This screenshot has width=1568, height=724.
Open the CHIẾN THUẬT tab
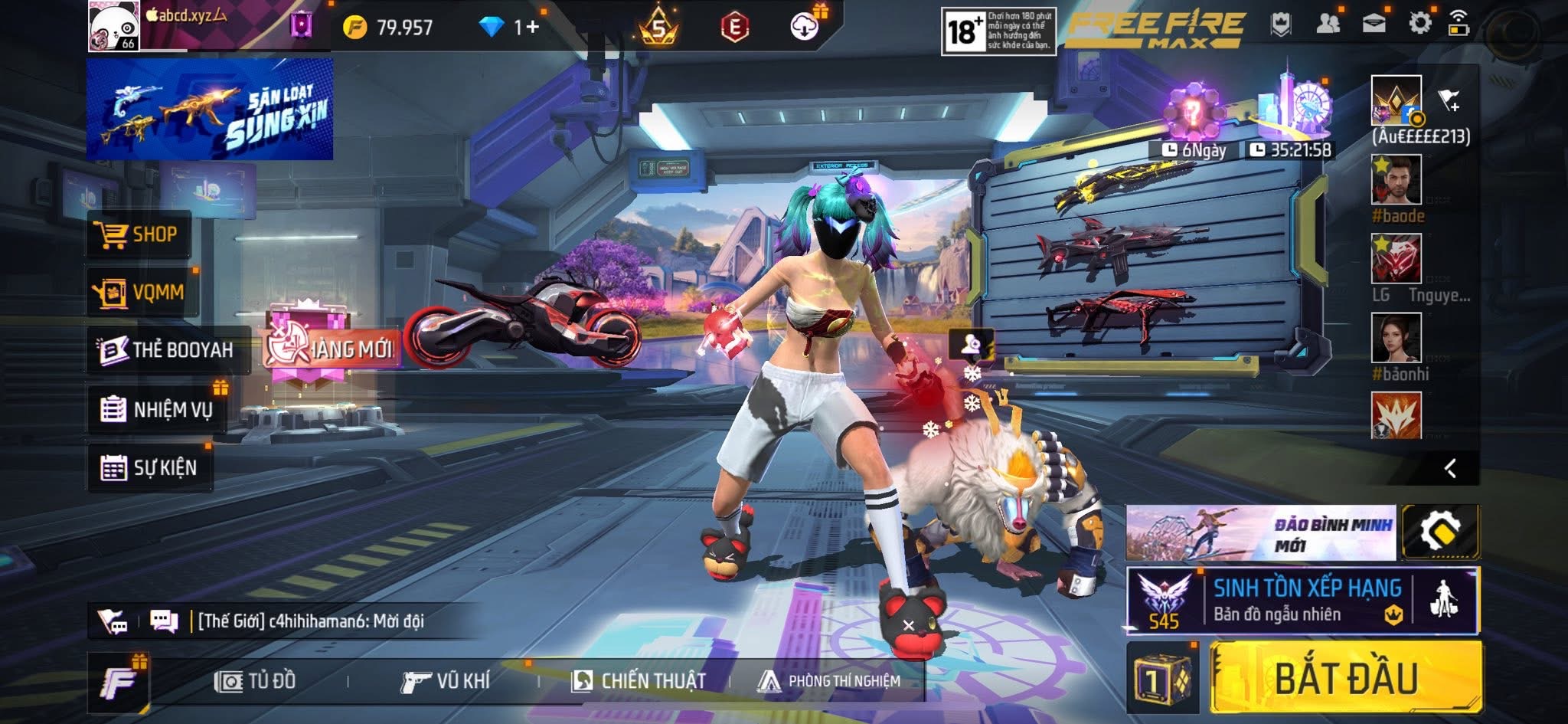pos(639,681)
